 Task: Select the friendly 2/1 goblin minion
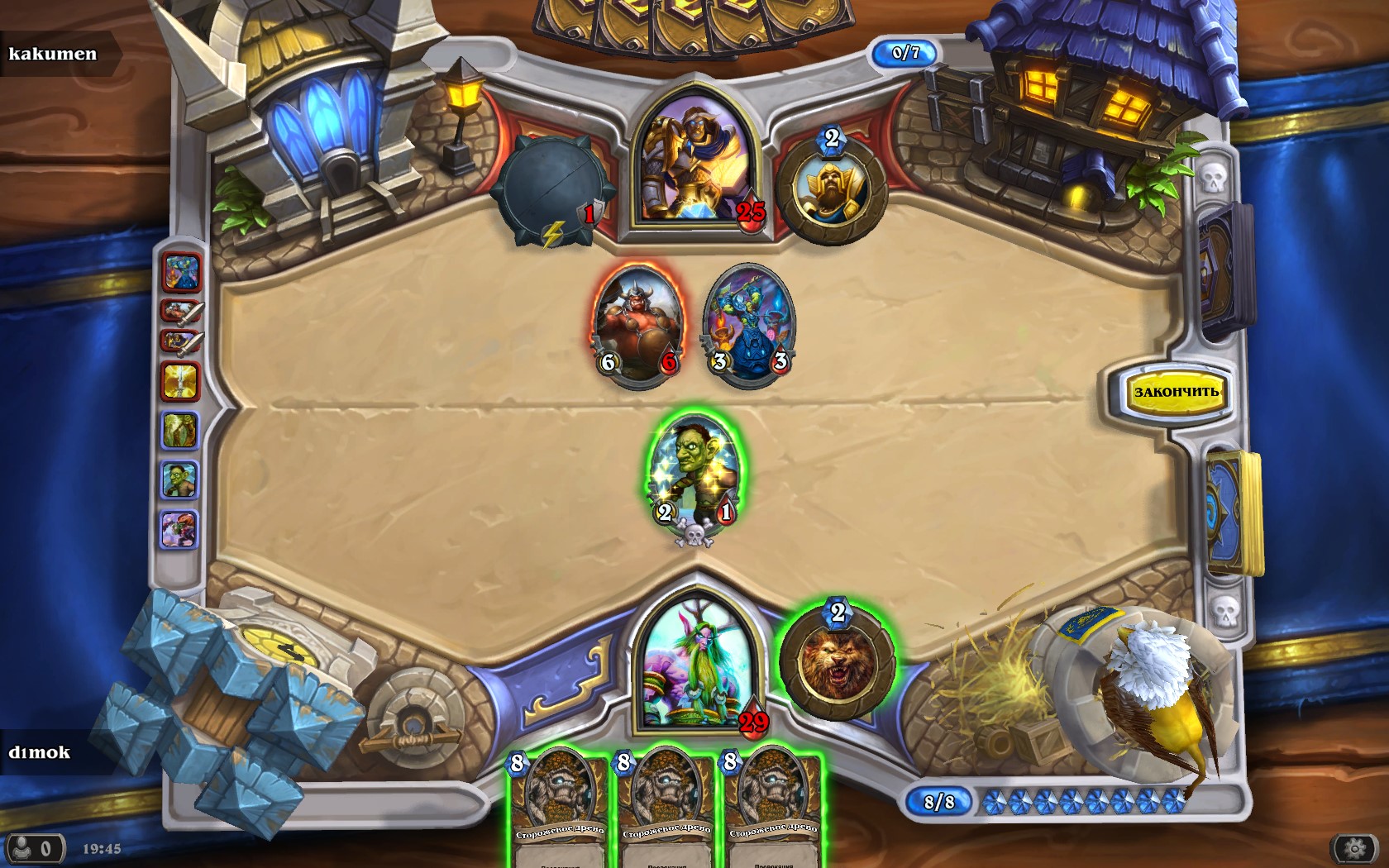click(x=694, y=475)
